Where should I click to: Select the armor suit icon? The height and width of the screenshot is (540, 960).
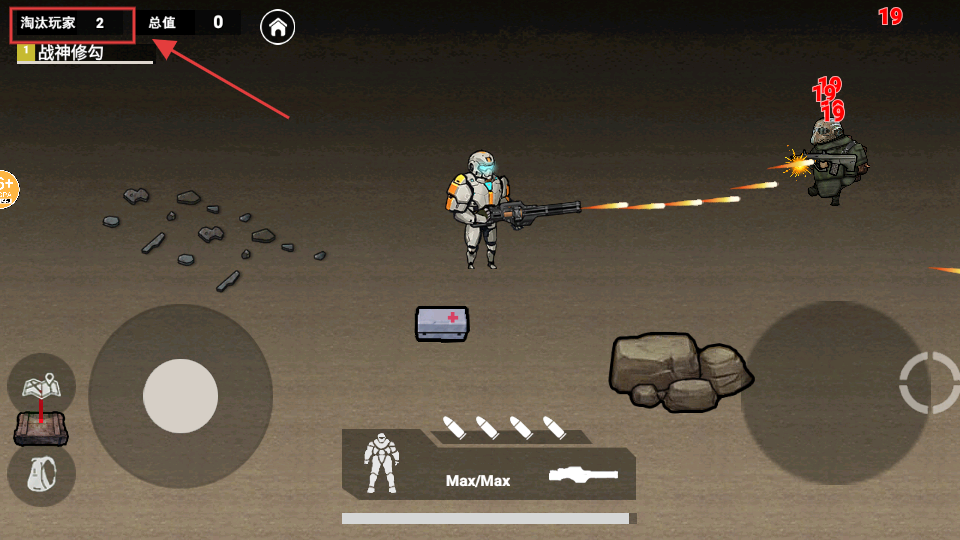pyautogui.click(x=381, y=462)
